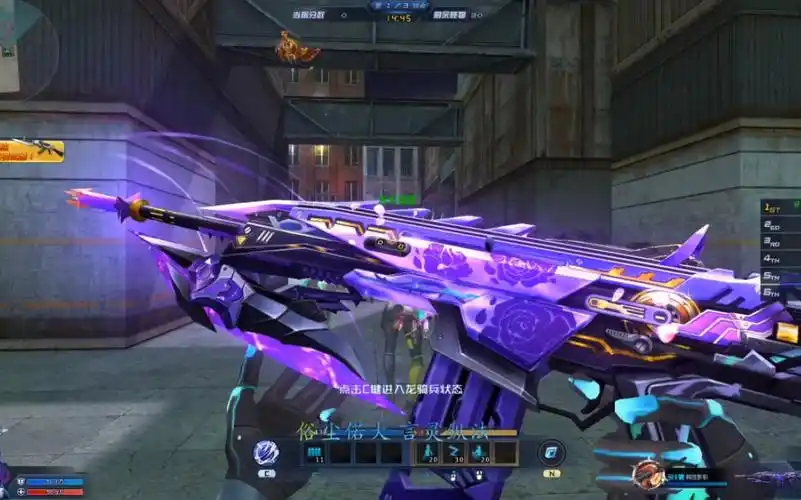Screen dimensions: 801x500
Task: Click the blue card icon above N
Action: coord(551,452)
